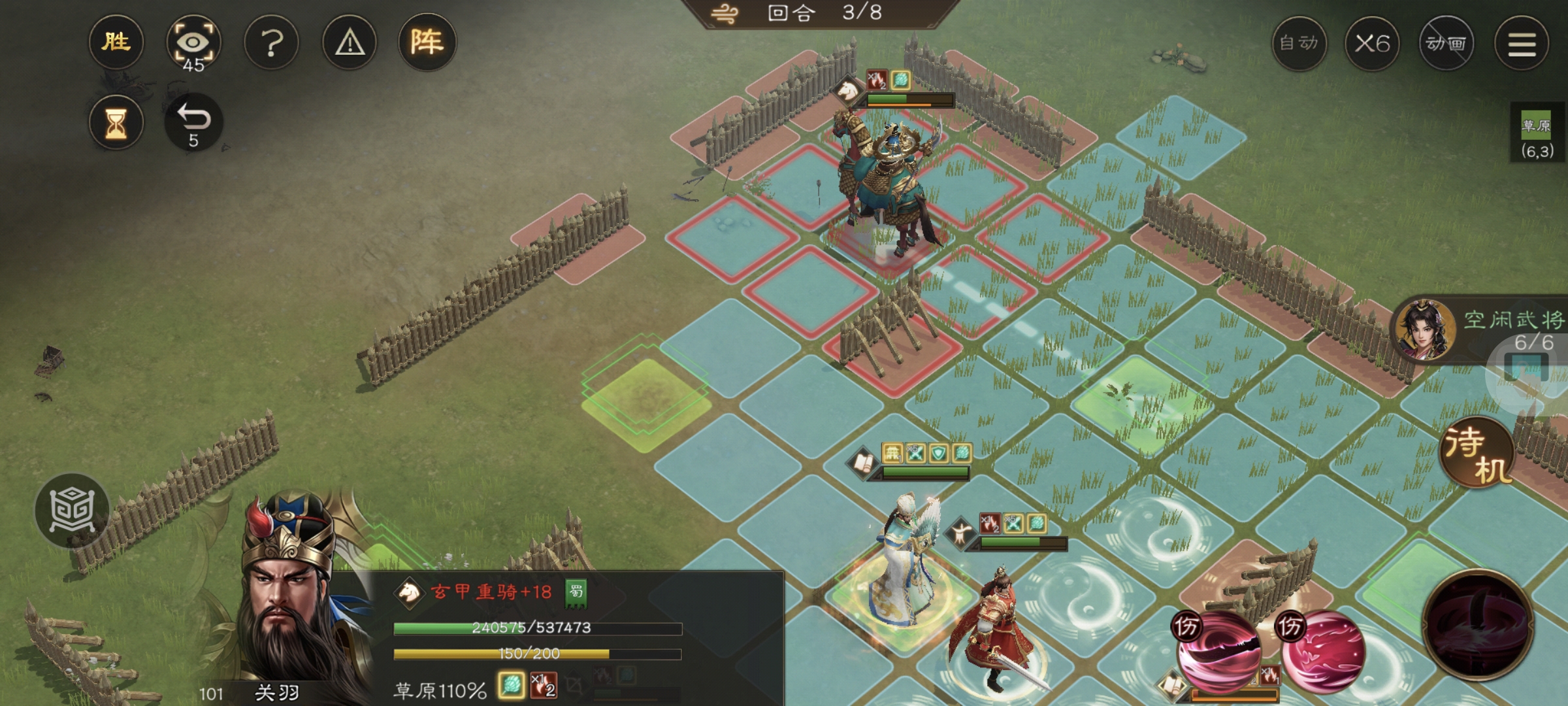Open the 阵 formation button
Image resolution: width=1568 pixels, height=706 pixels.
coord(427,43)
